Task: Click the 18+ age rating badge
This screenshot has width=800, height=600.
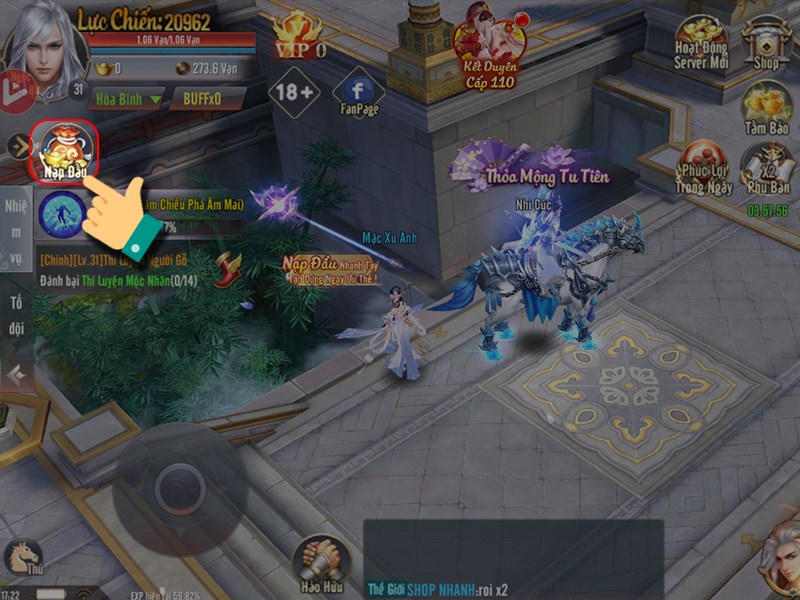Action: 294,92
